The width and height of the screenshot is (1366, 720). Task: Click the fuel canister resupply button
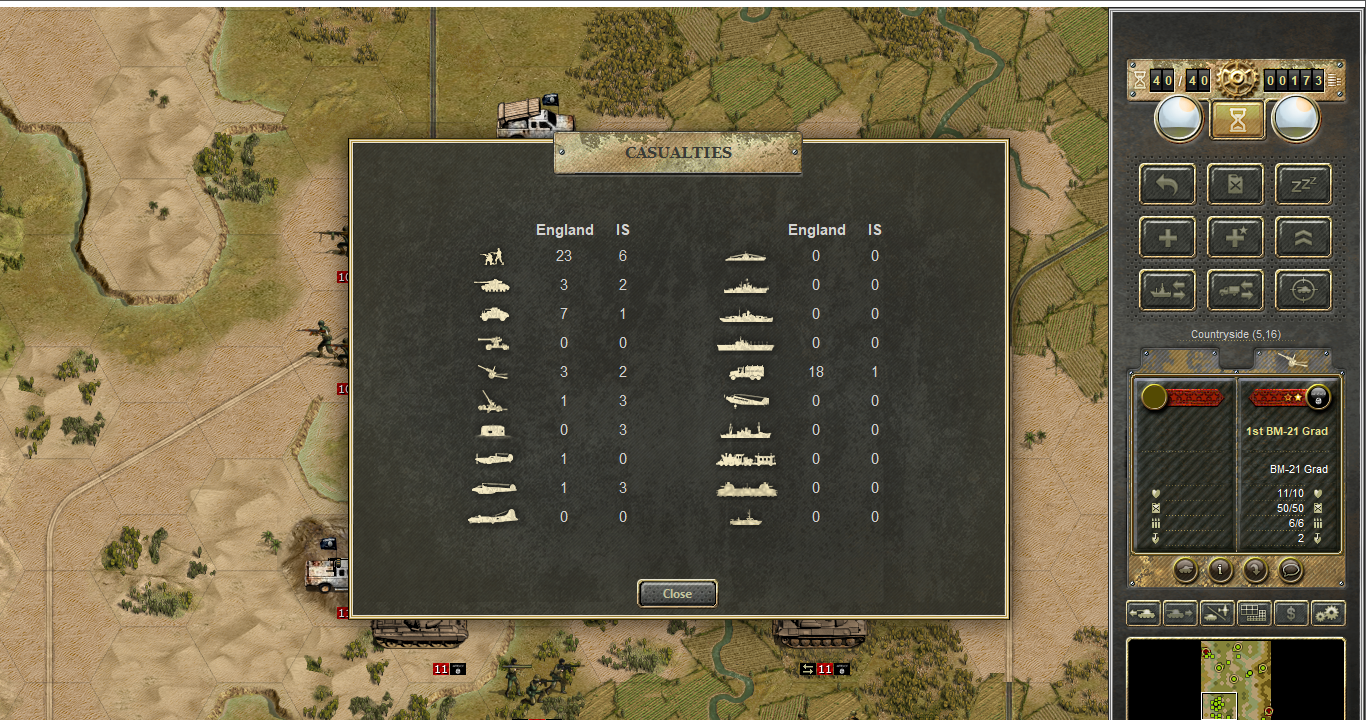pos(1235,184)
